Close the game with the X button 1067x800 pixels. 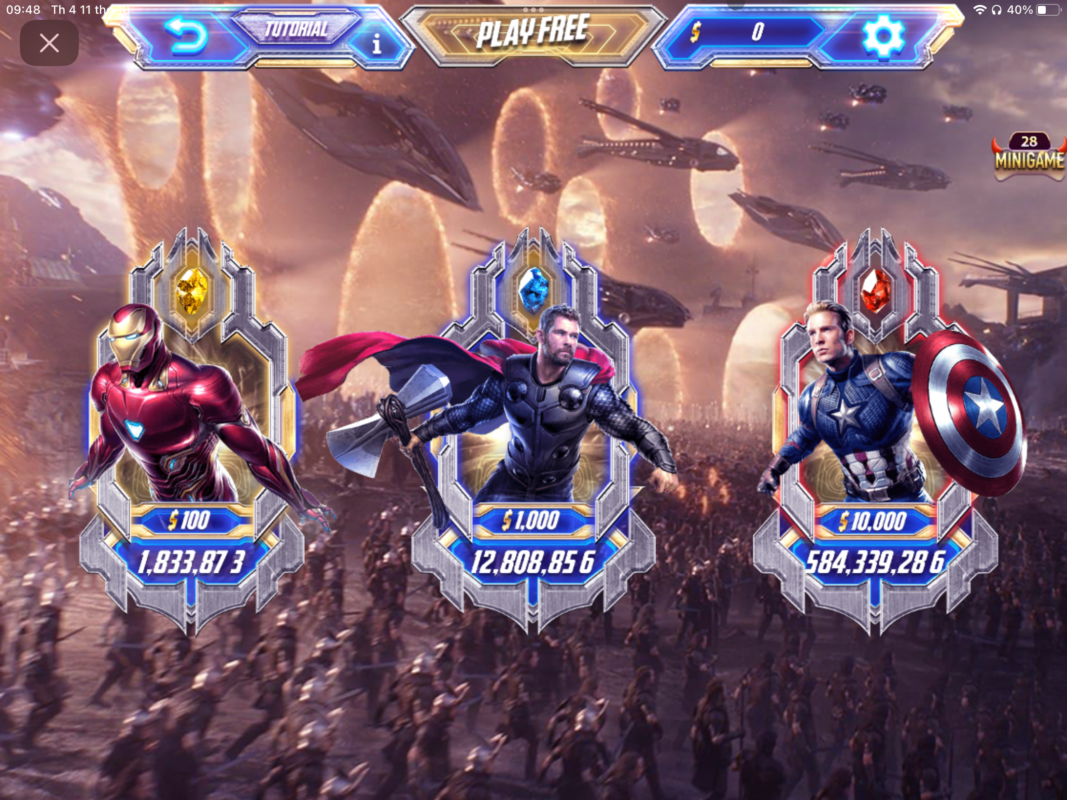tap(49, 43)
